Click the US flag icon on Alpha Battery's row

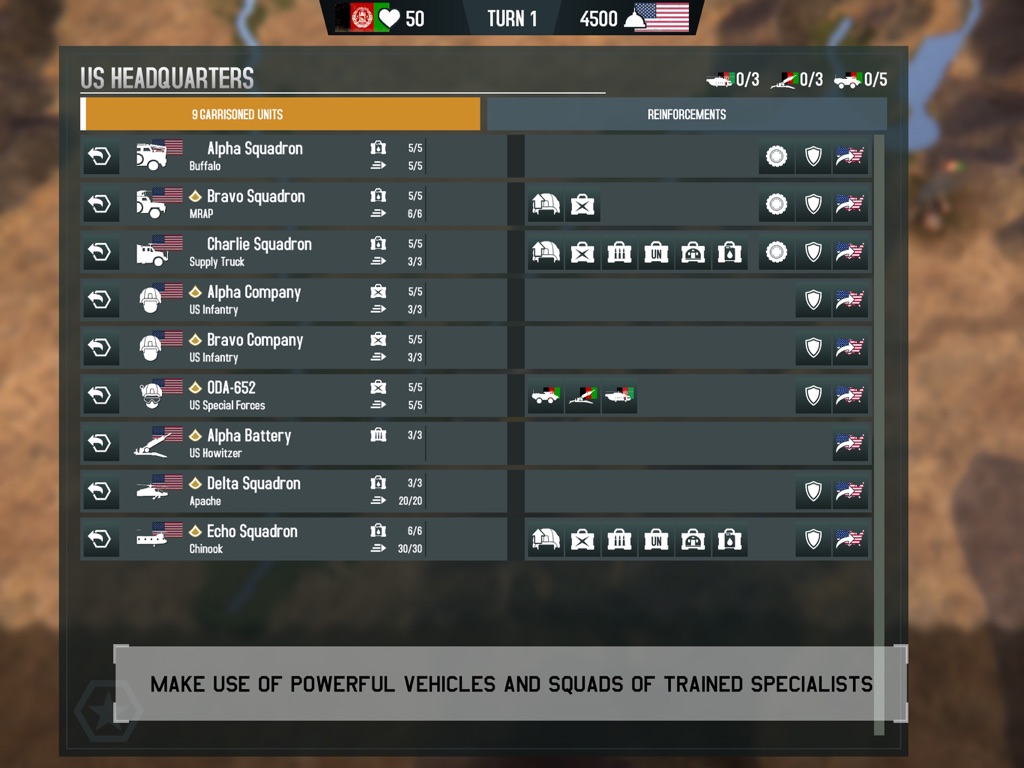(850, 444)
